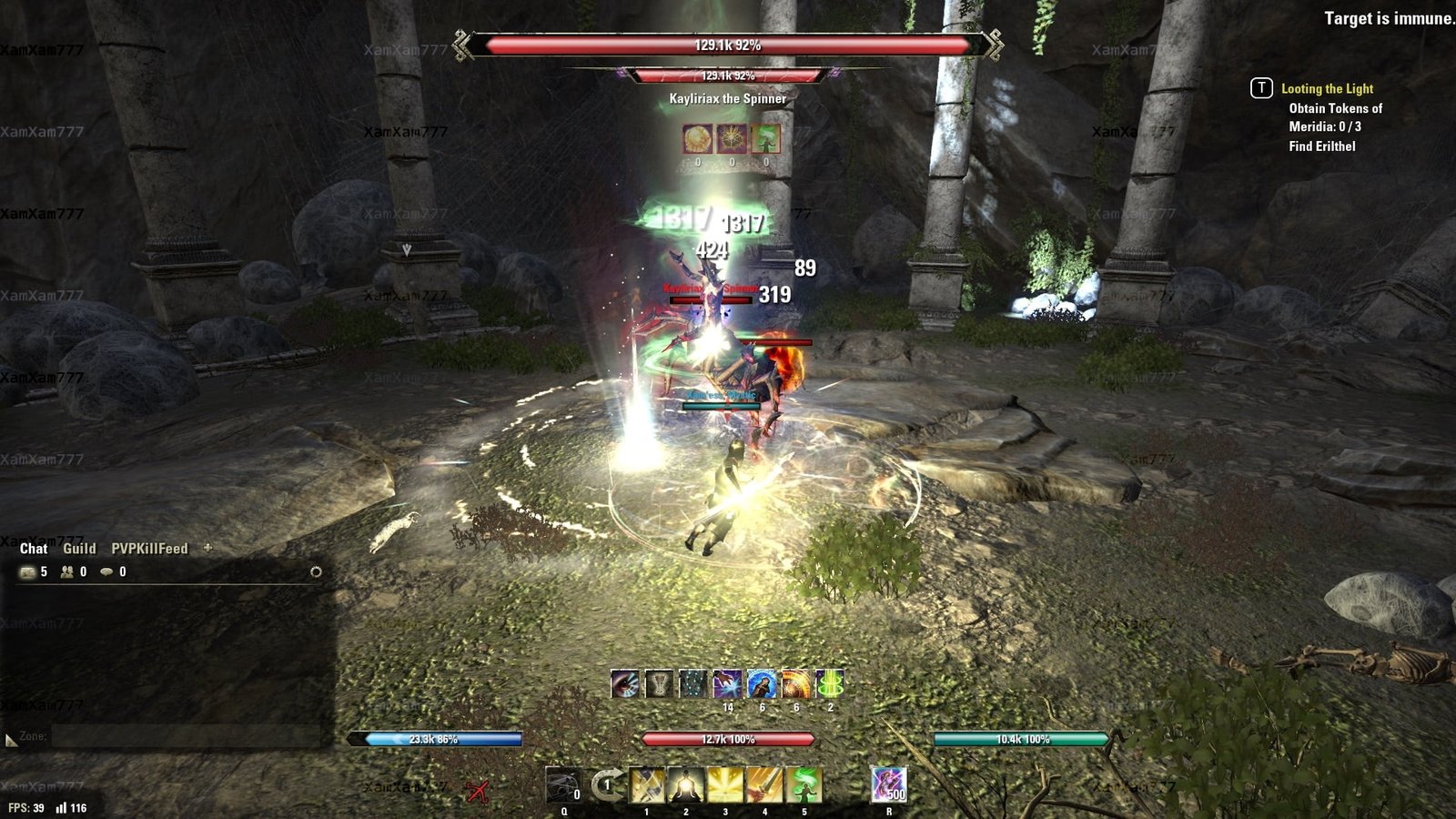
Task: Select the Looting the Light quest tracker
Action: pyautogui.click(x=1327, y=89)
